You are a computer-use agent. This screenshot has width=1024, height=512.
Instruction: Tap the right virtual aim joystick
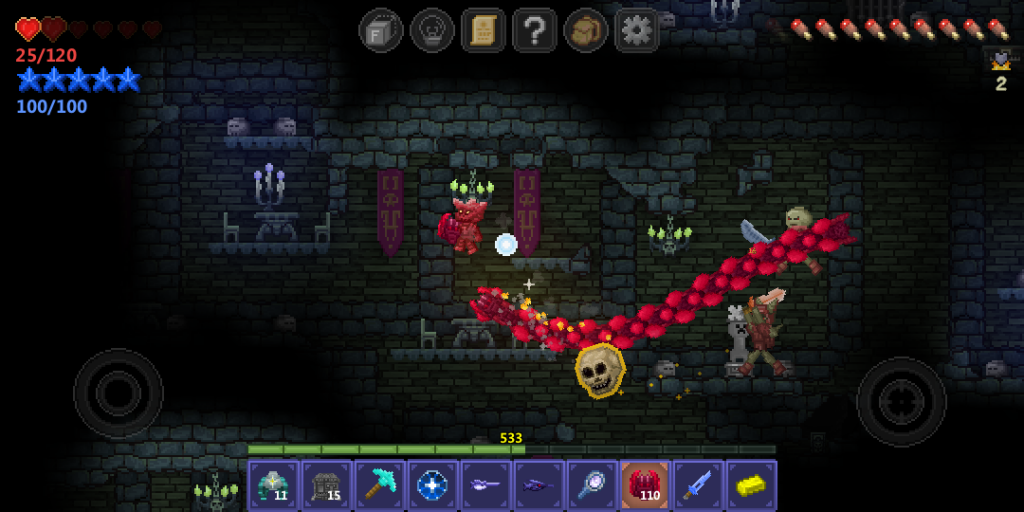(x=901, y=402)
